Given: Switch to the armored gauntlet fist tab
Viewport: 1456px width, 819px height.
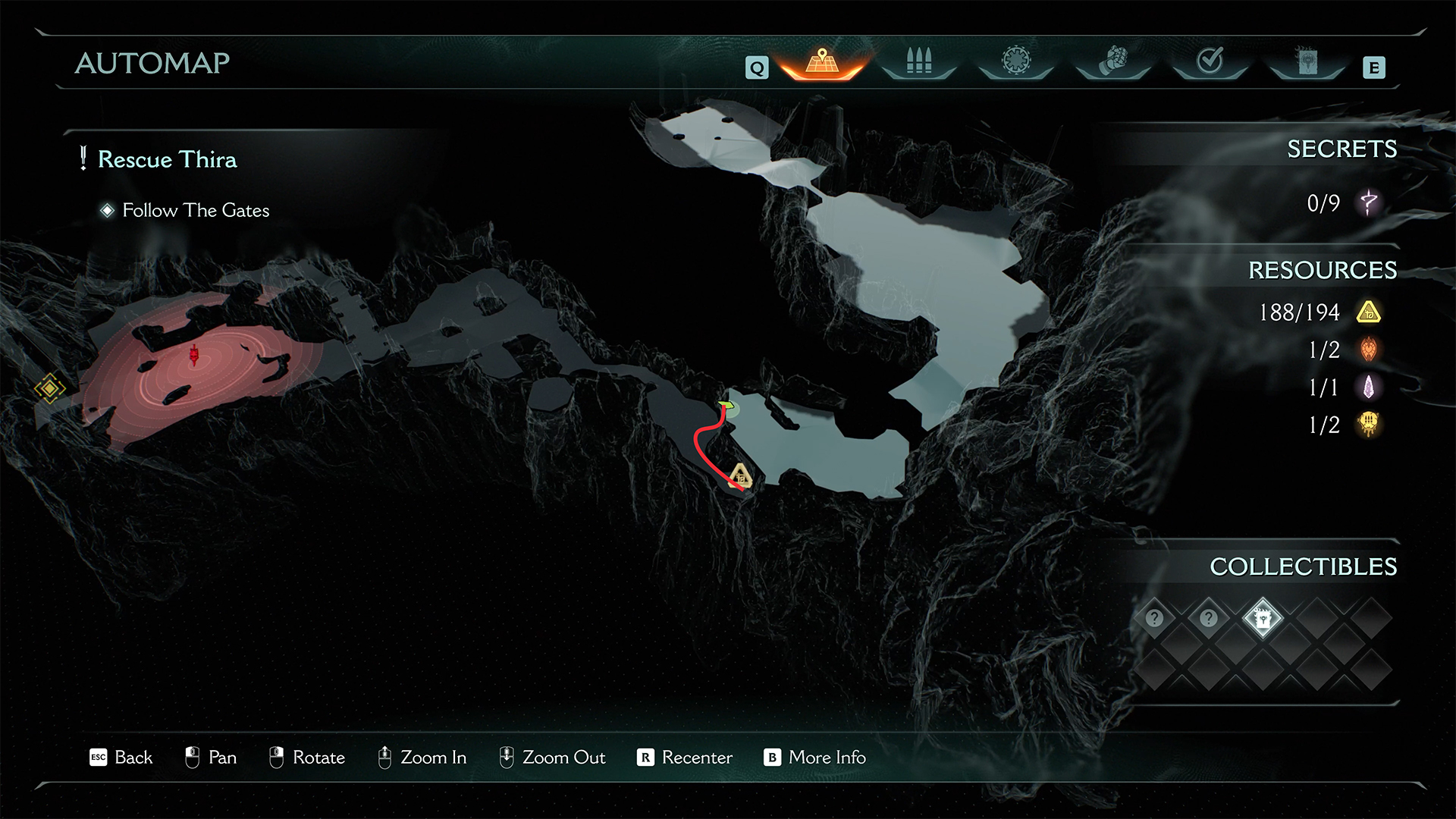Looking at the screenshot, I should 1113,61.
